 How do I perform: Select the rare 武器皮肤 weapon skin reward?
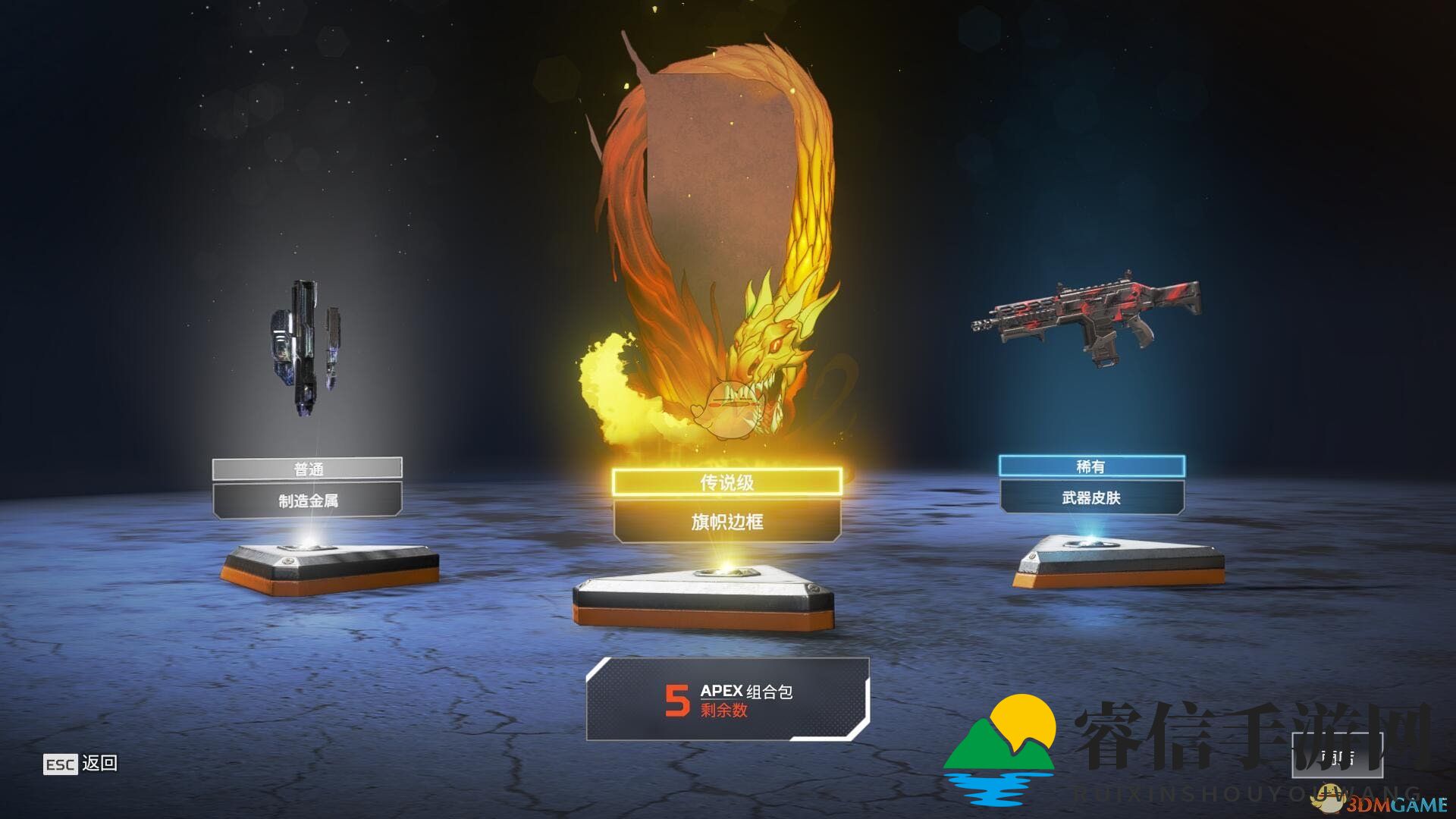(x=1091, y=497)
